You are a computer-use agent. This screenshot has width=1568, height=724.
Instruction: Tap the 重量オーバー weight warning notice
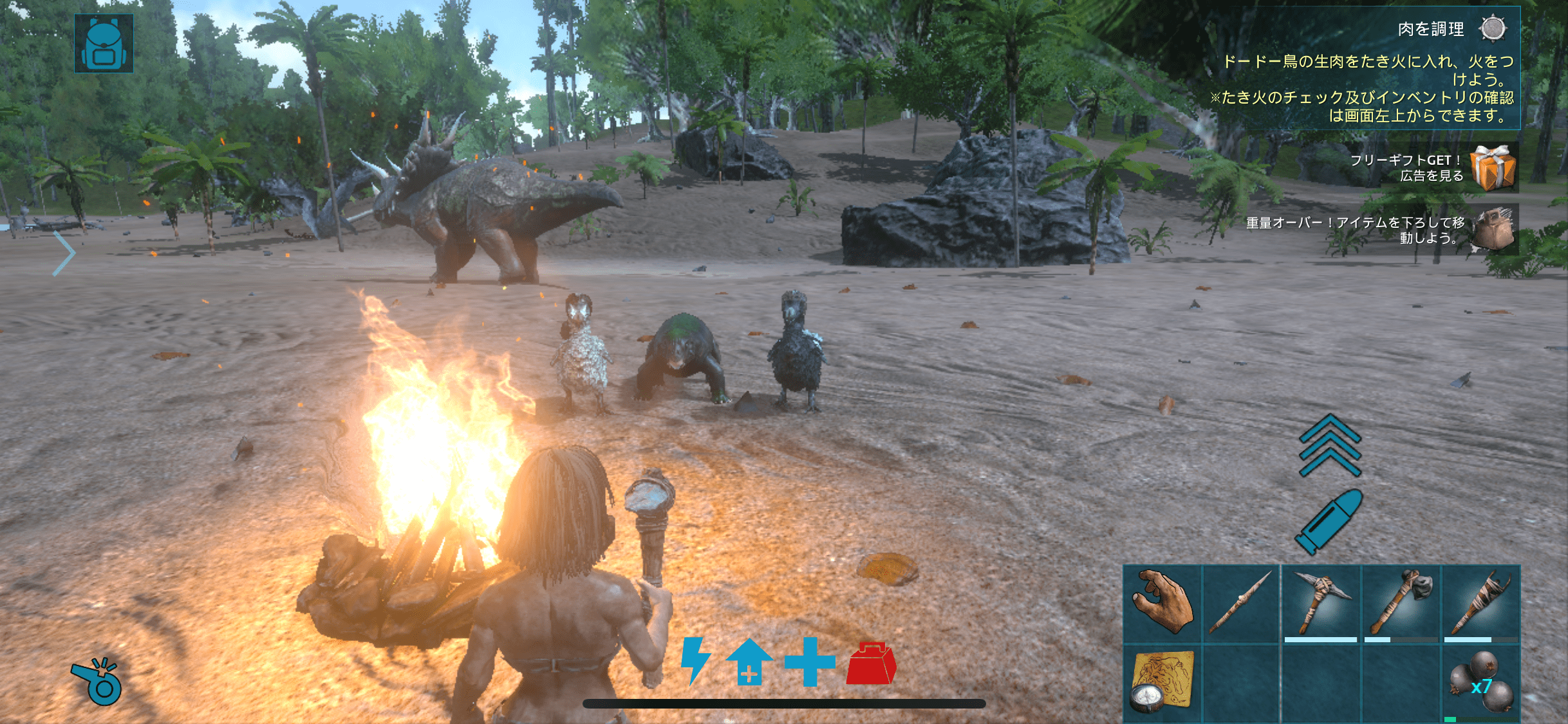[x=1492, y=229]
